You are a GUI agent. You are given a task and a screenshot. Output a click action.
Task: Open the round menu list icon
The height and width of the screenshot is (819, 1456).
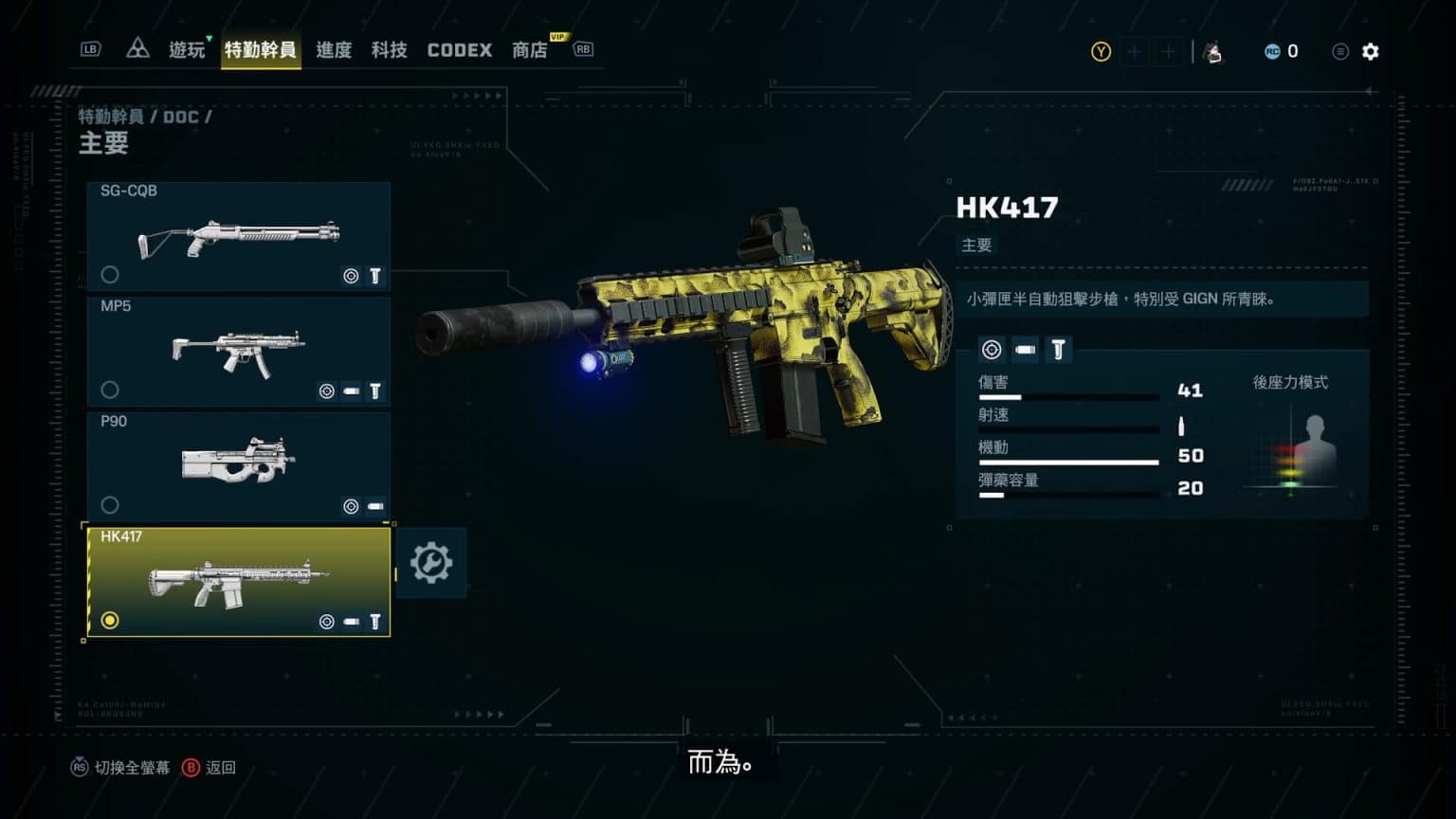[1339, 51]
